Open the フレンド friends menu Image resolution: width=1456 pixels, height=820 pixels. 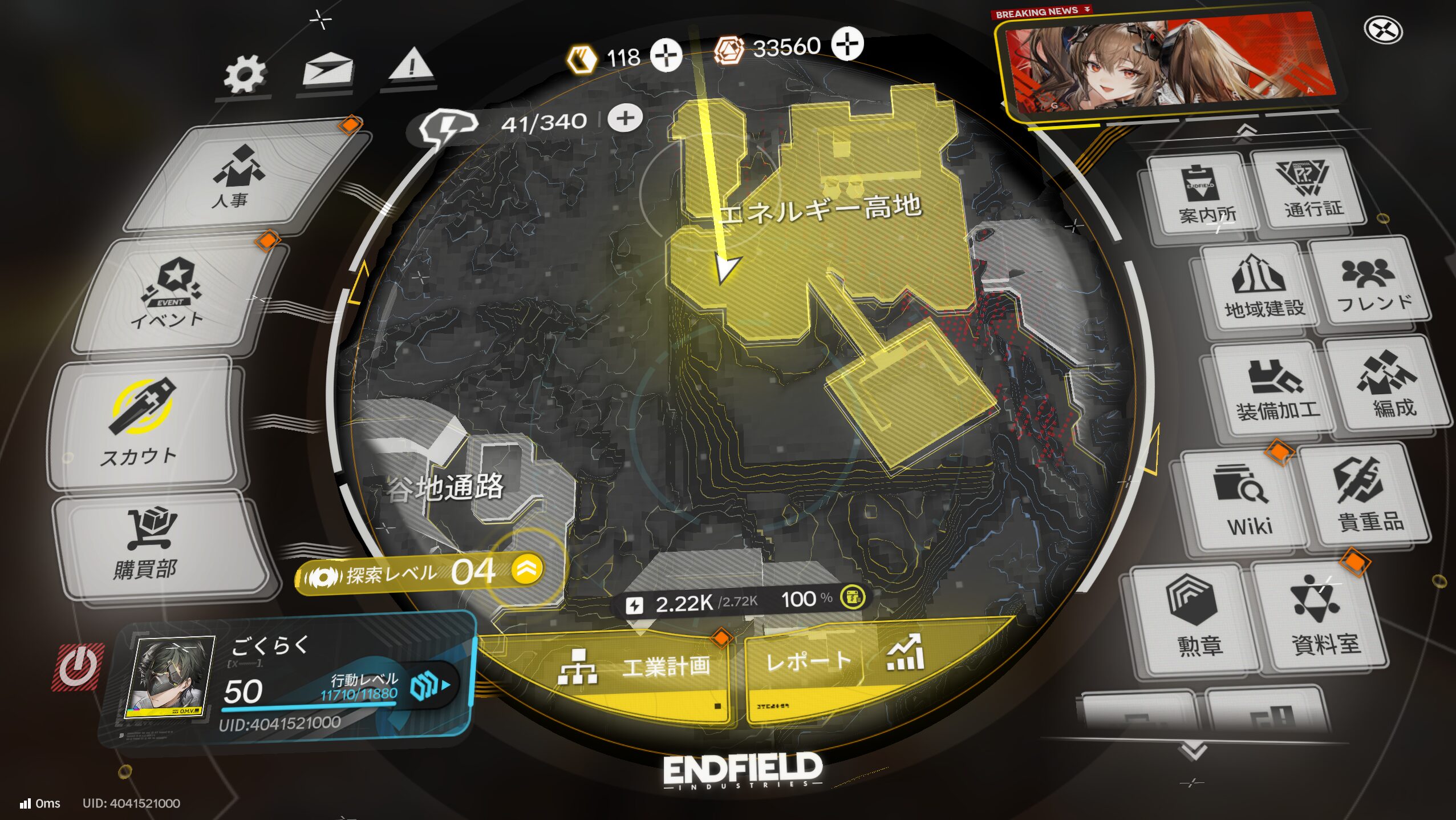pos(1372,285)
